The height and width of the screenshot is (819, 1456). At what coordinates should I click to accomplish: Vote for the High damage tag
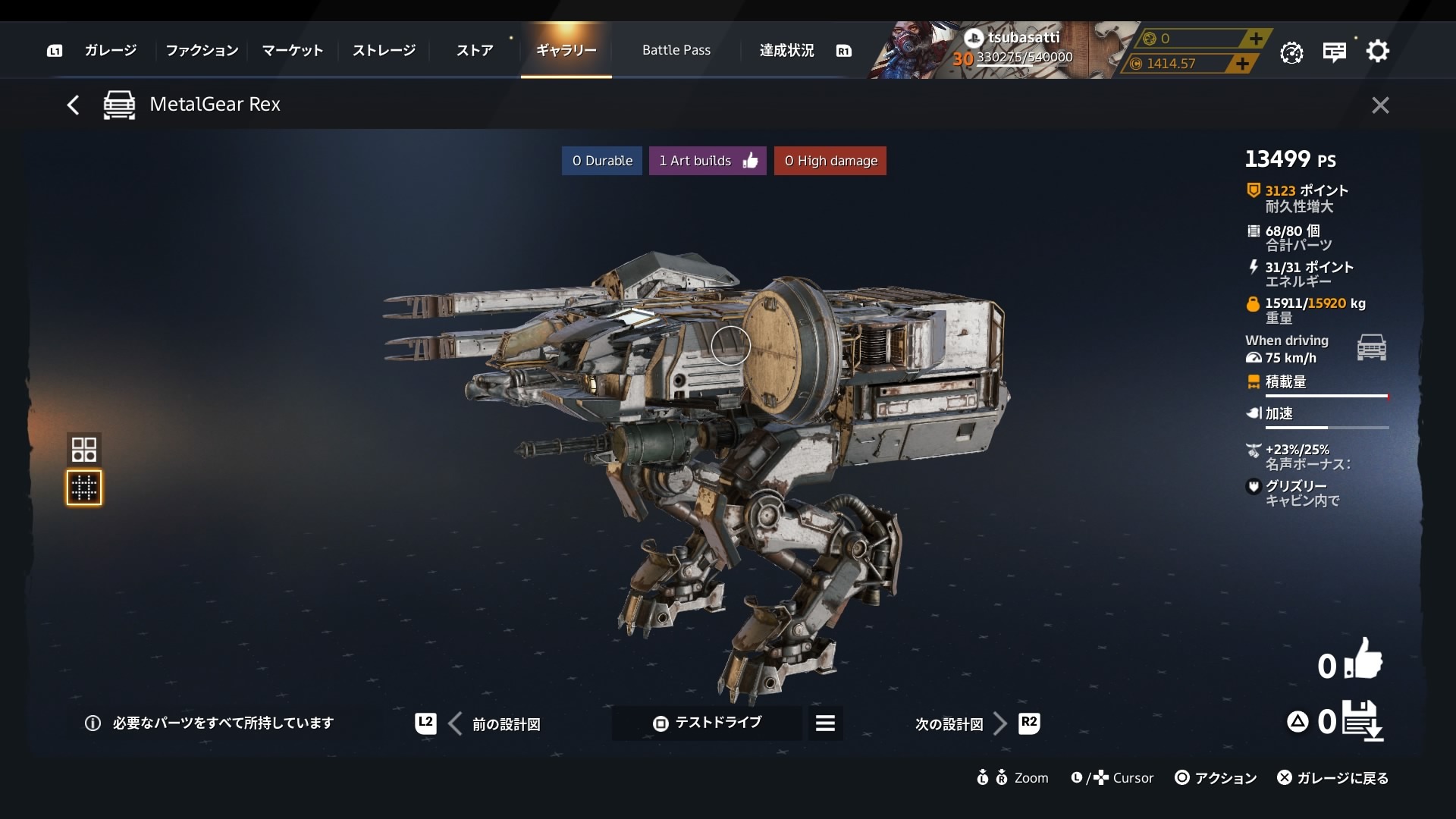pos(830,161)
